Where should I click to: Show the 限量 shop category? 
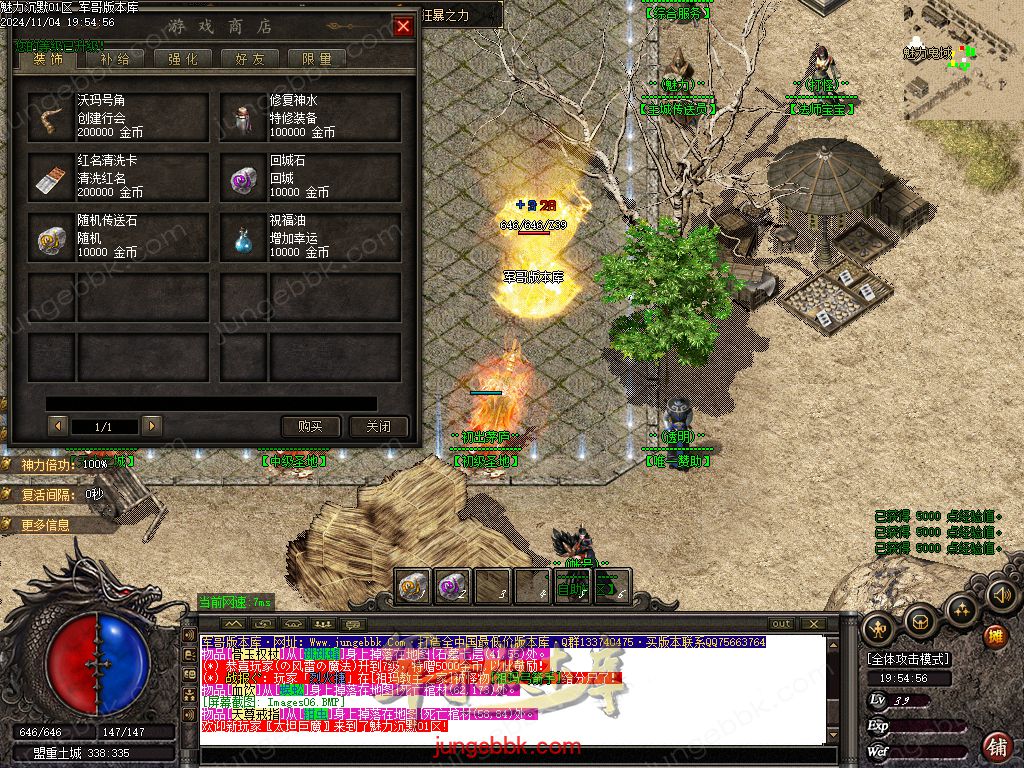point(317,59)
